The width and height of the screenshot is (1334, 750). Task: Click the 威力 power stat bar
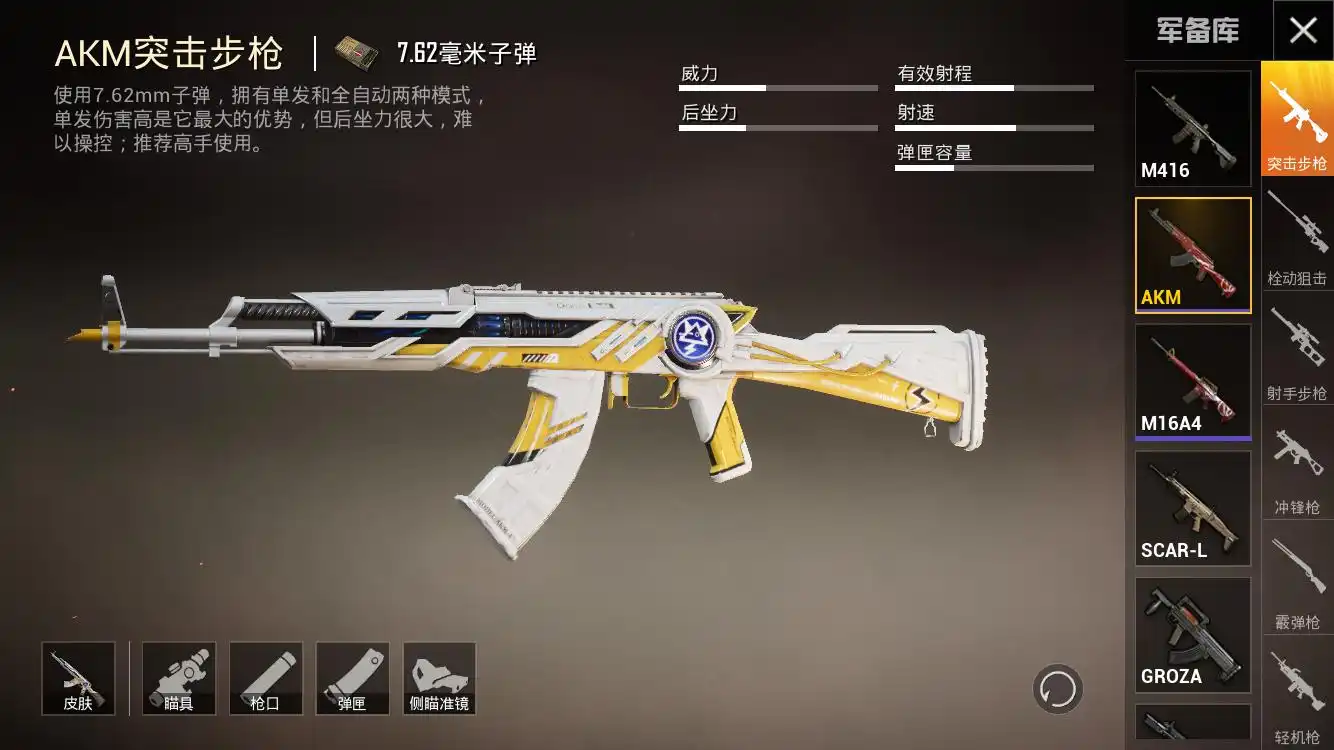(x=778, y=87)
